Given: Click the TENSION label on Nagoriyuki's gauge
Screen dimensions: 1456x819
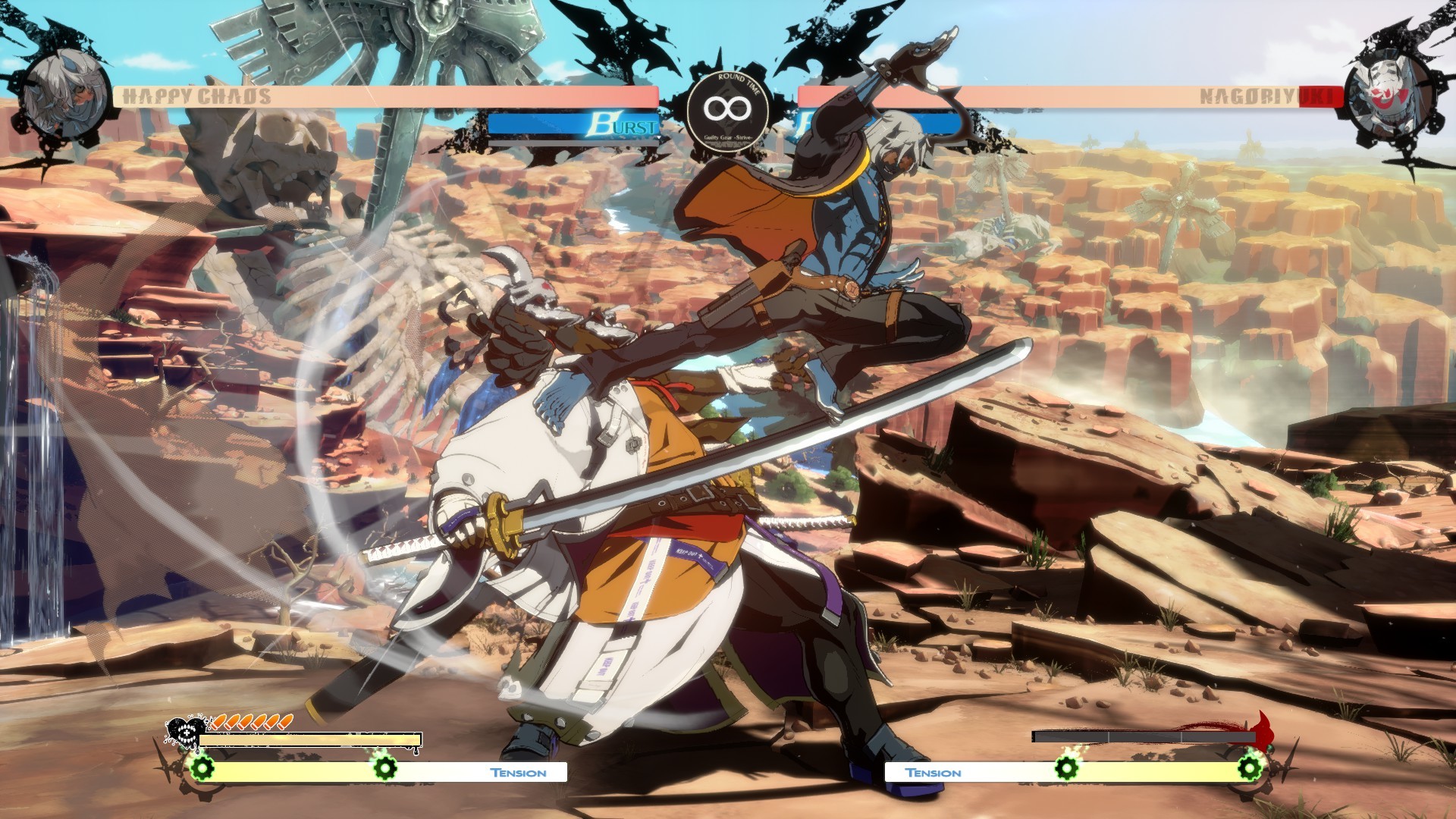Looking at the screenshot, I should tap(934, 772).
